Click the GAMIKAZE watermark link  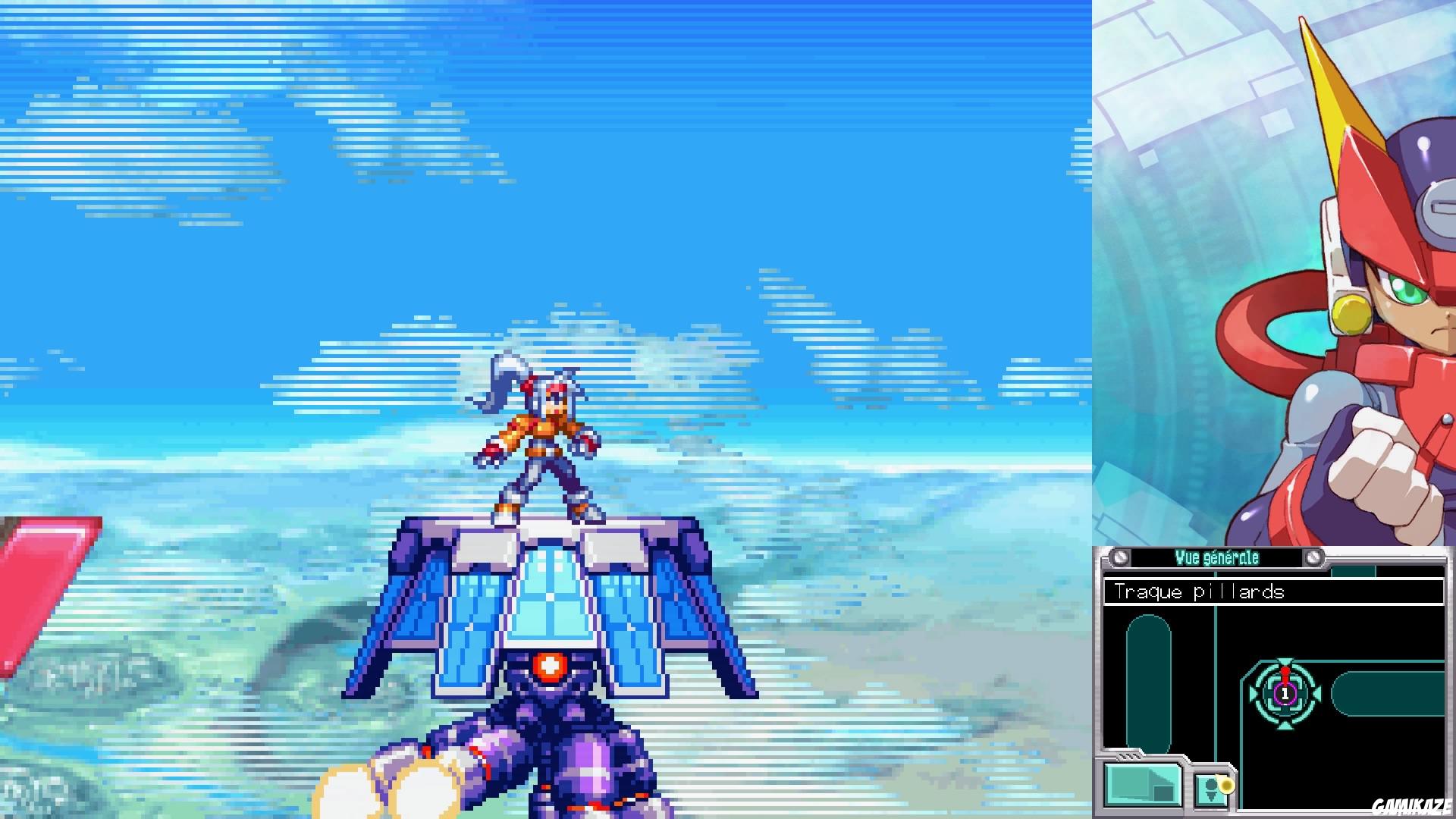point(1413,804)
